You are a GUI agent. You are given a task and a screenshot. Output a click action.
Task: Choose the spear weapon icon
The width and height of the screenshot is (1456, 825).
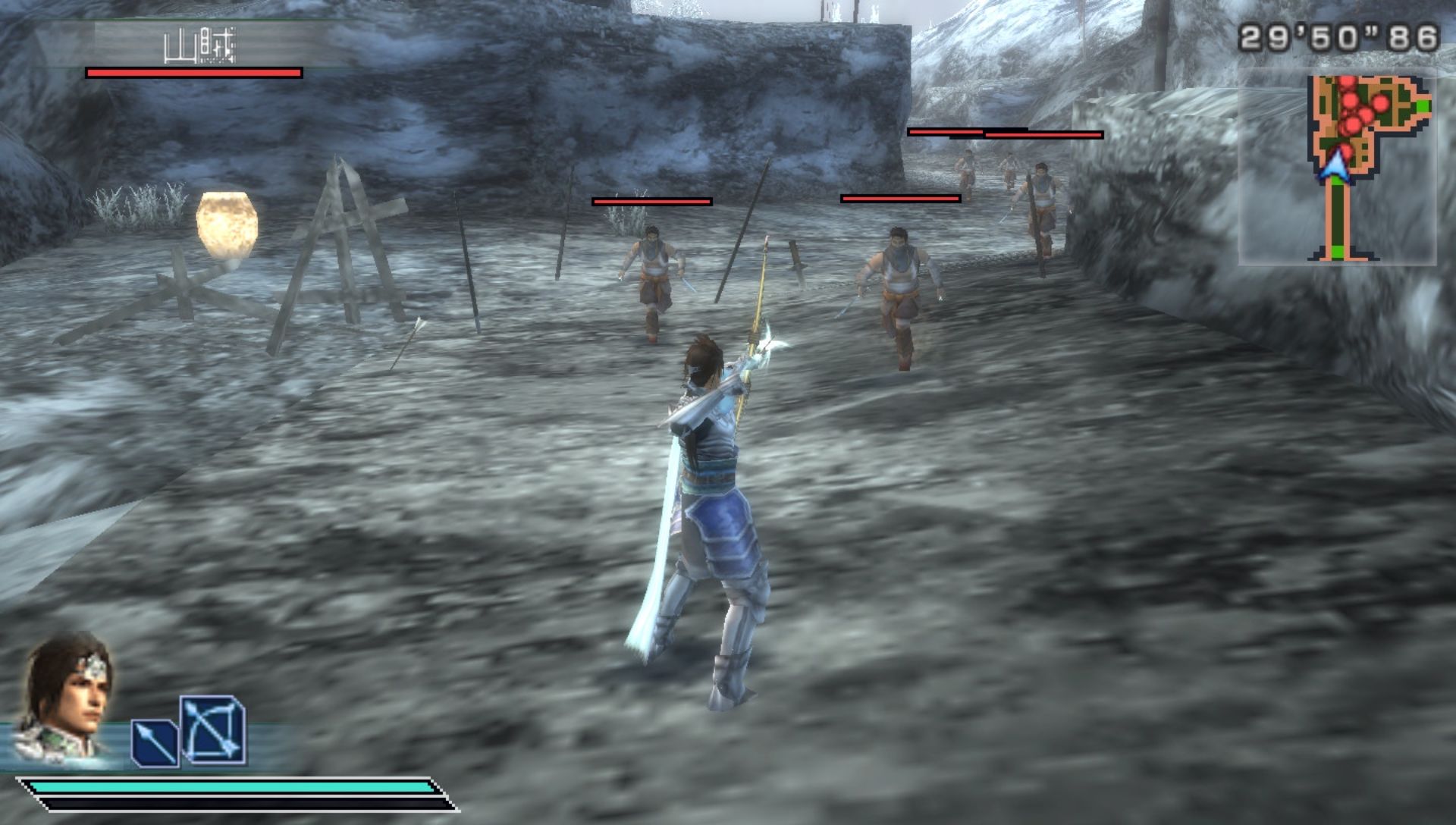pyautogui.click(x=155, y=742)
